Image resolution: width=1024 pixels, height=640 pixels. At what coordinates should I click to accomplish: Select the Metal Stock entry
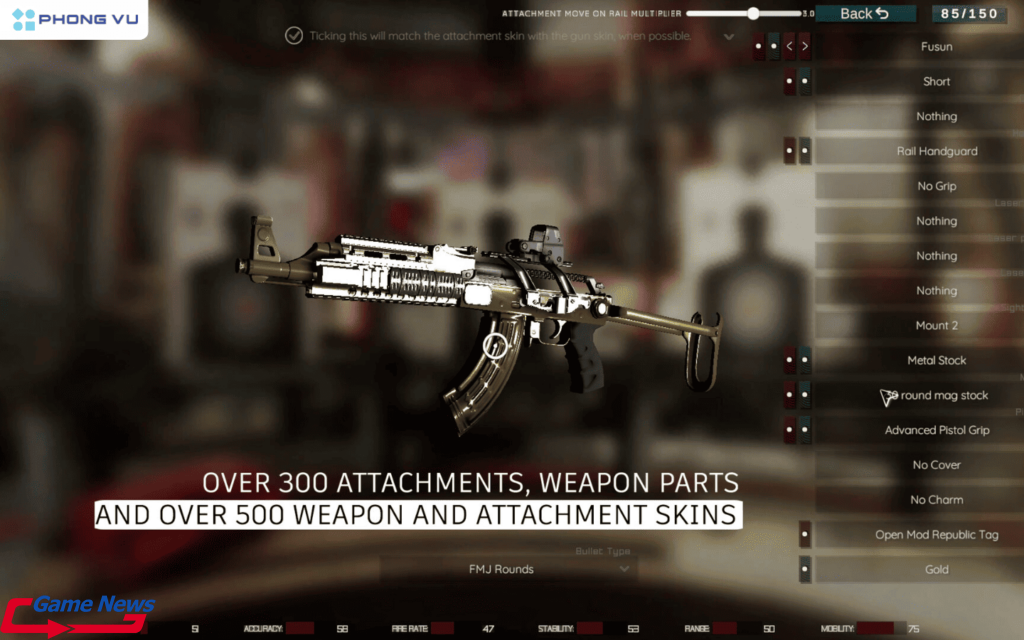[x=936, y=360]
